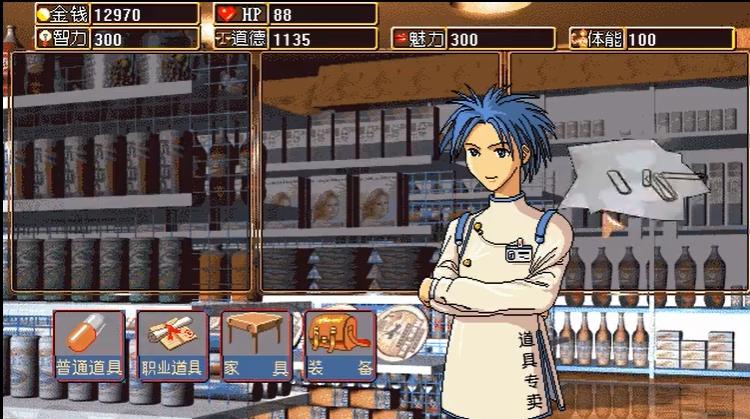Browse the 家具 furniture category
The image size is (750, 419).
(x=256, y=345)
